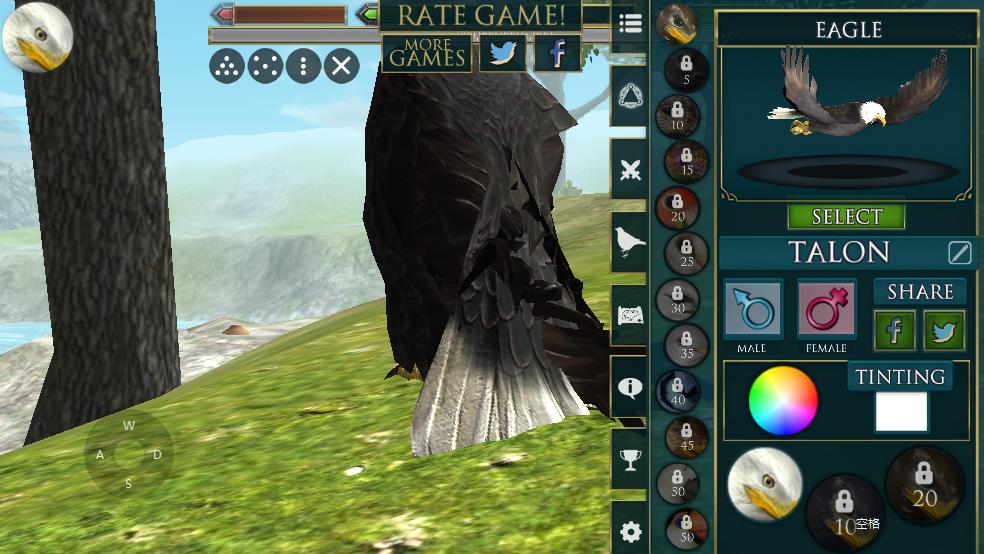The width and height of the screenshot is (984, 554).
Task: Open the trophy achievements tab
Action: click(x=630, y=460)
